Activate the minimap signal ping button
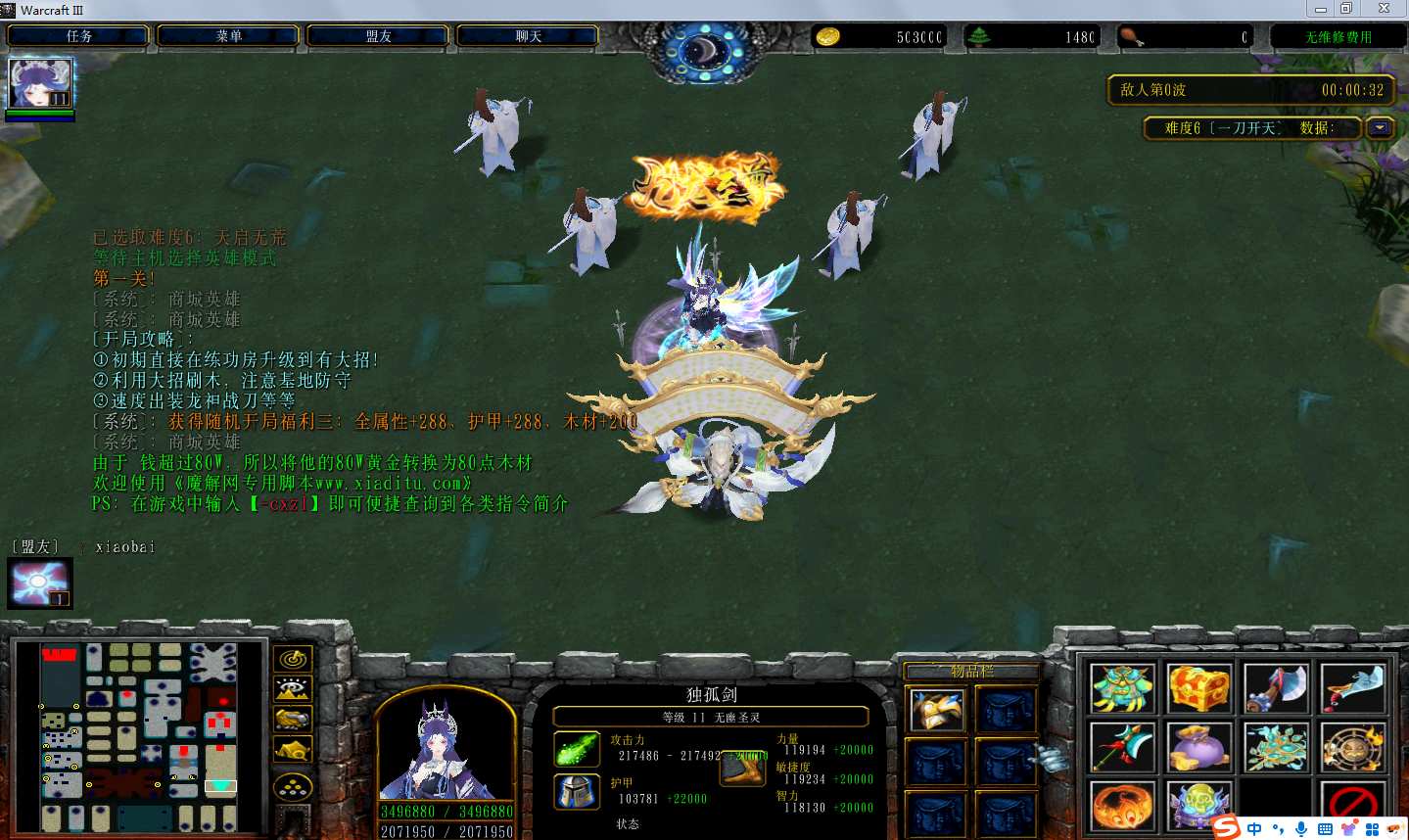The image size is (1409, 840). click(293, 659)
